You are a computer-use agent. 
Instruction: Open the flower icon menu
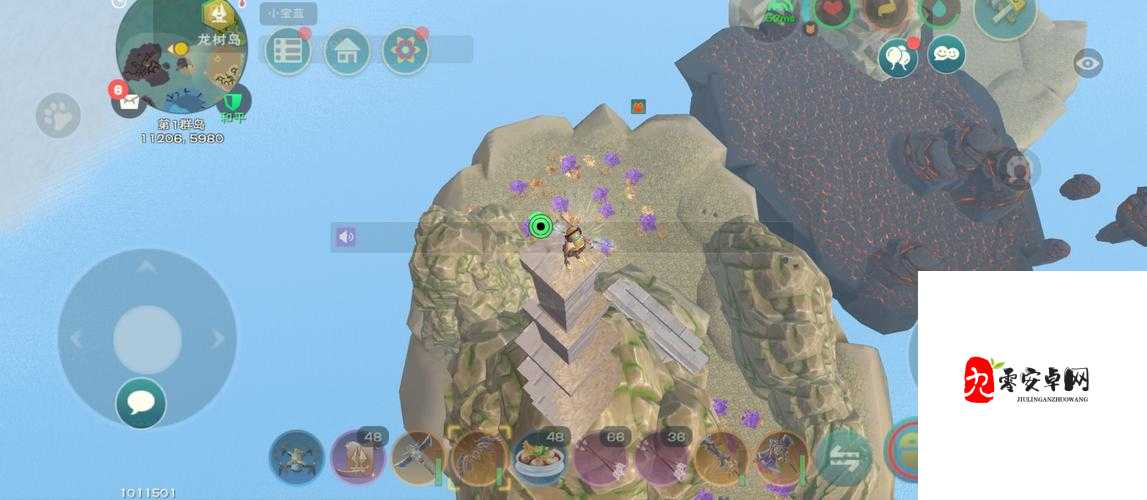(x=405, y=51)
